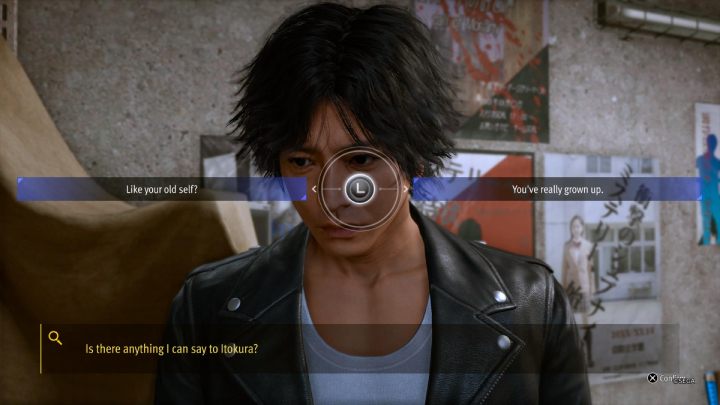This screenshot has width=720, height=405.
Task: Select the "You've really grown up." response
Action: click(557, 189)
